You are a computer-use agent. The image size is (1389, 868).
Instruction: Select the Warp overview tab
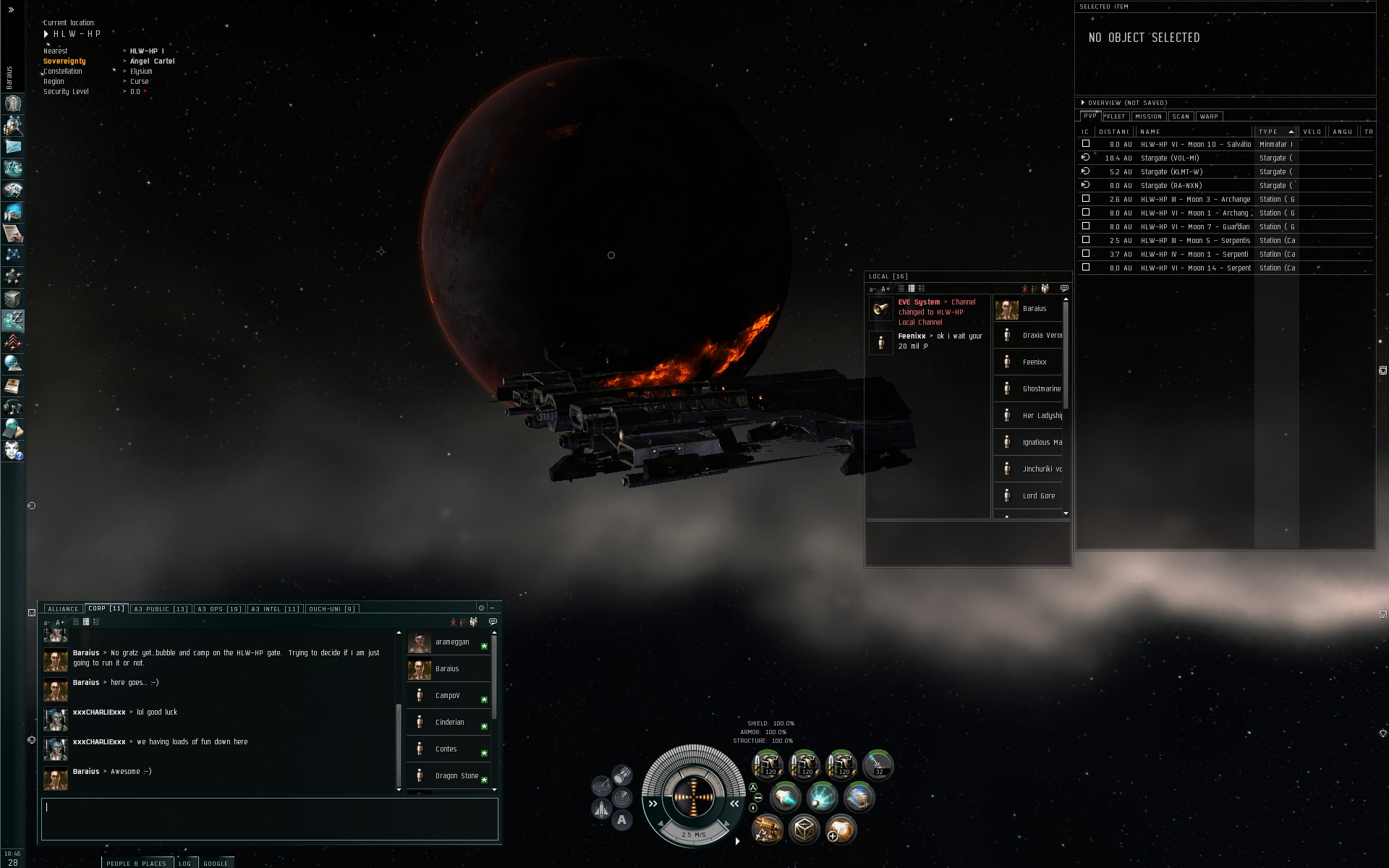coord(1209,116)
